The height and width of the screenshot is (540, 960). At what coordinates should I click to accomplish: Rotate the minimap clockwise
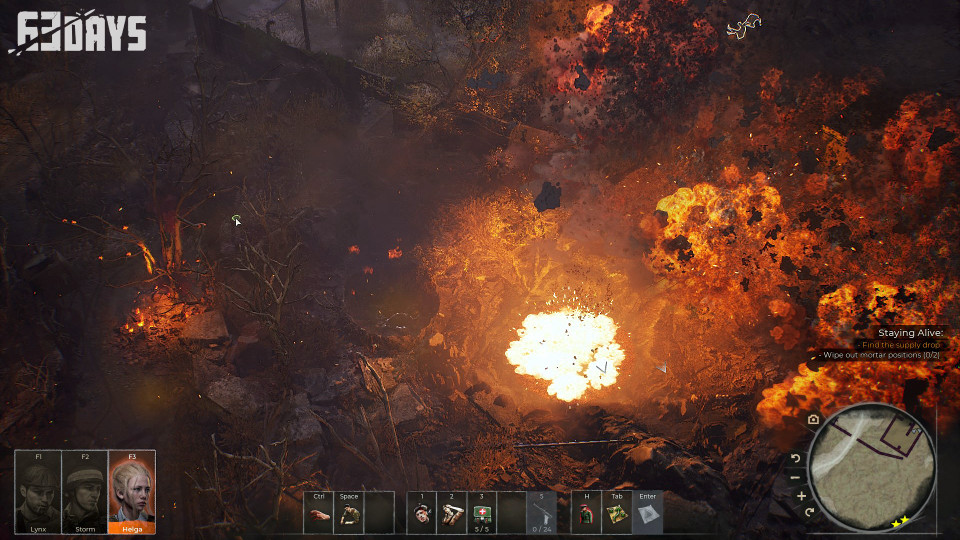point(809,512)
